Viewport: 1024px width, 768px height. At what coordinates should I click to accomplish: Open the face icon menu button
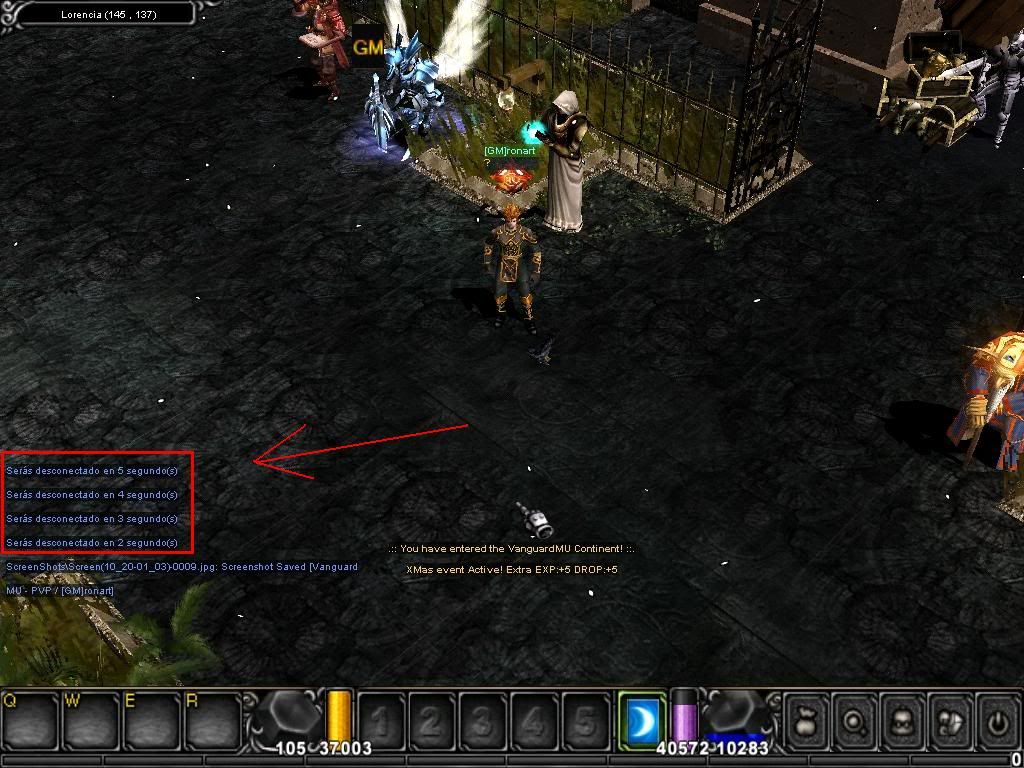(902, 721)
